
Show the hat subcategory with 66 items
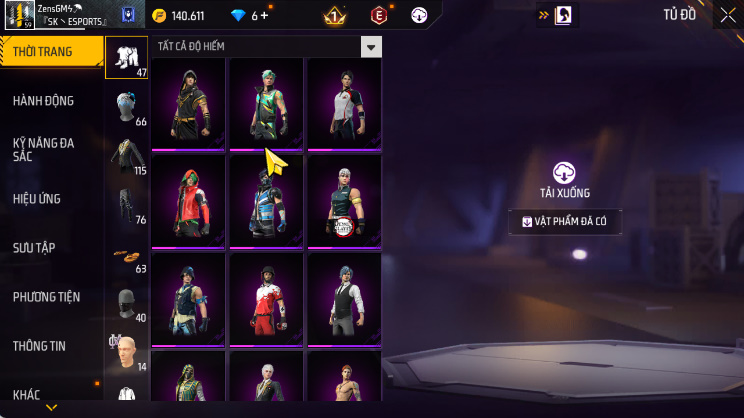tap(127, 107)
